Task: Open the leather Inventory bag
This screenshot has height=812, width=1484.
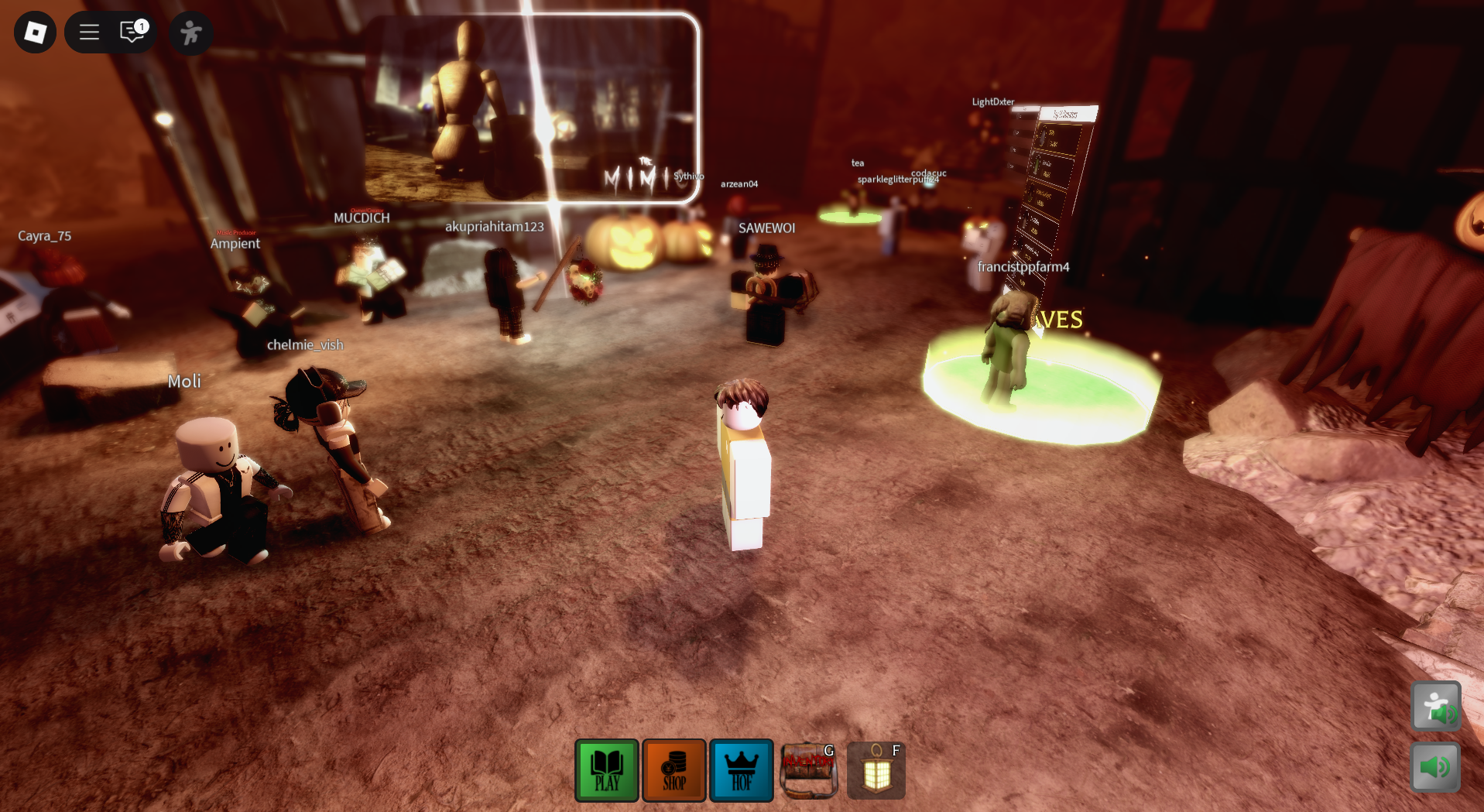Action: click(x=809, y=770)
